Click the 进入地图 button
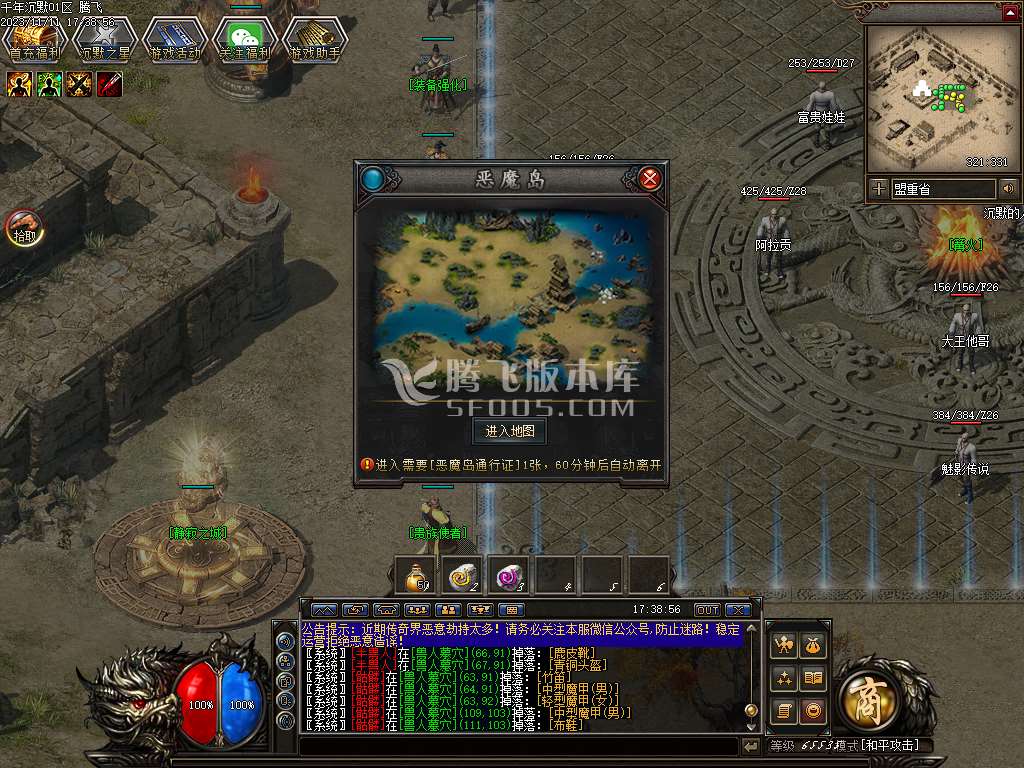Viewport: 1024px width, 768px height. [x=509, y=431]
